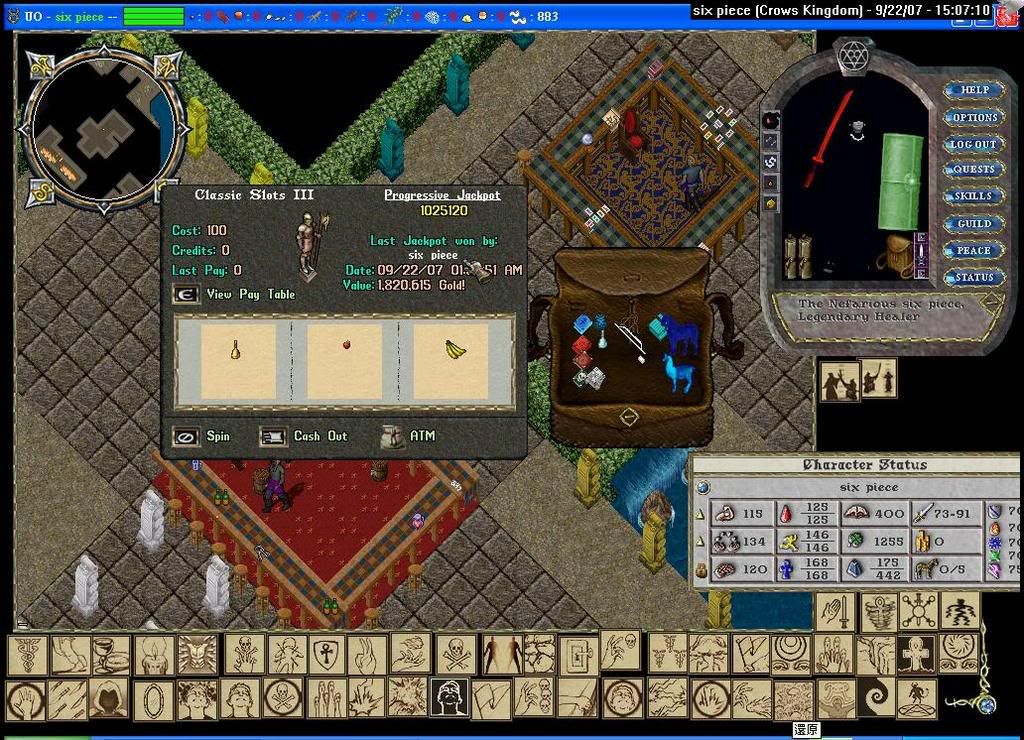Open the Quests log

(974, 170)
